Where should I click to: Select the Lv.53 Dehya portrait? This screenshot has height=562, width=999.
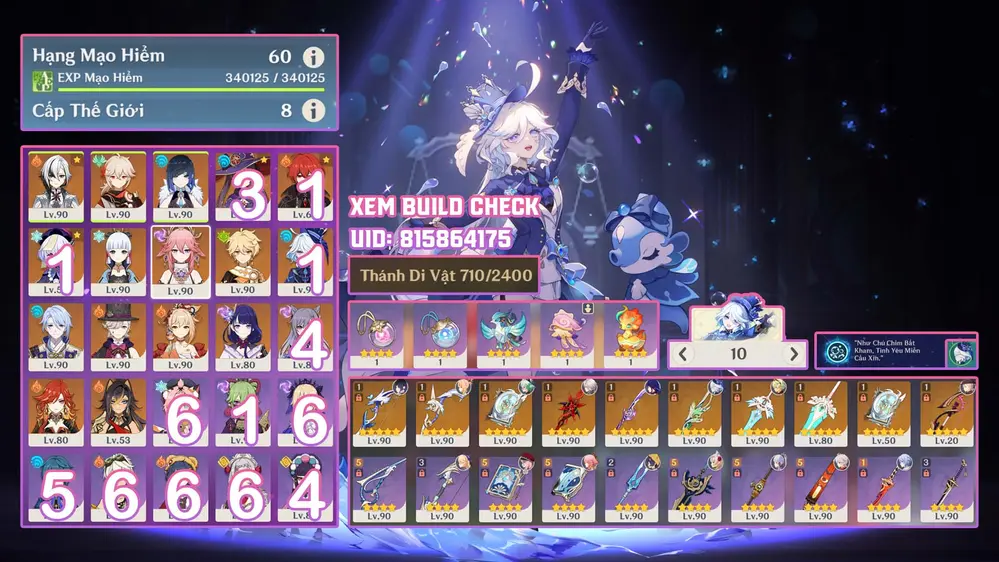tap(118, 412)
